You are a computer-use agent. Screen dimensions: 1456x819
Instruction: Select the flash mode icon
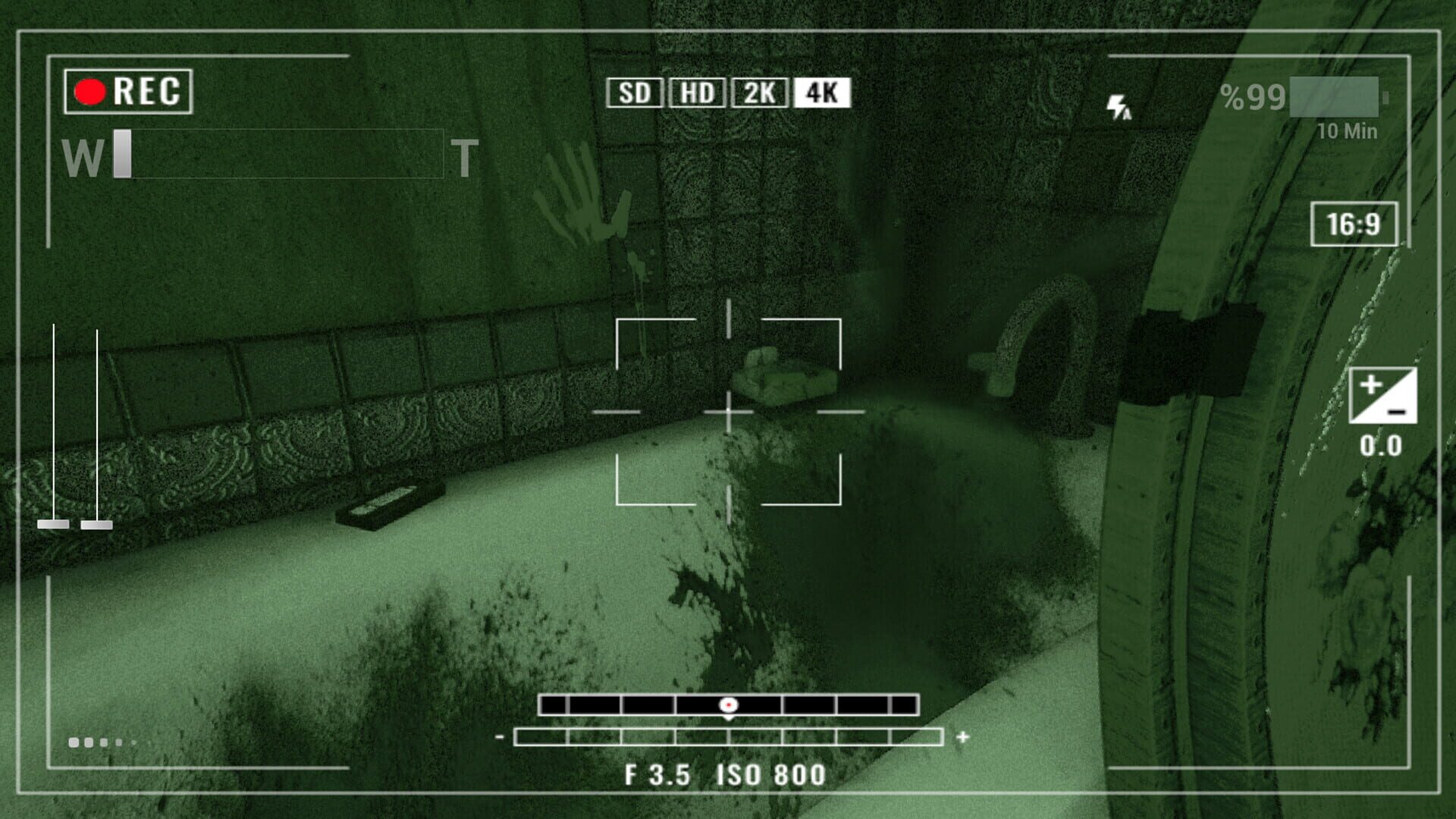point(1120,108)
